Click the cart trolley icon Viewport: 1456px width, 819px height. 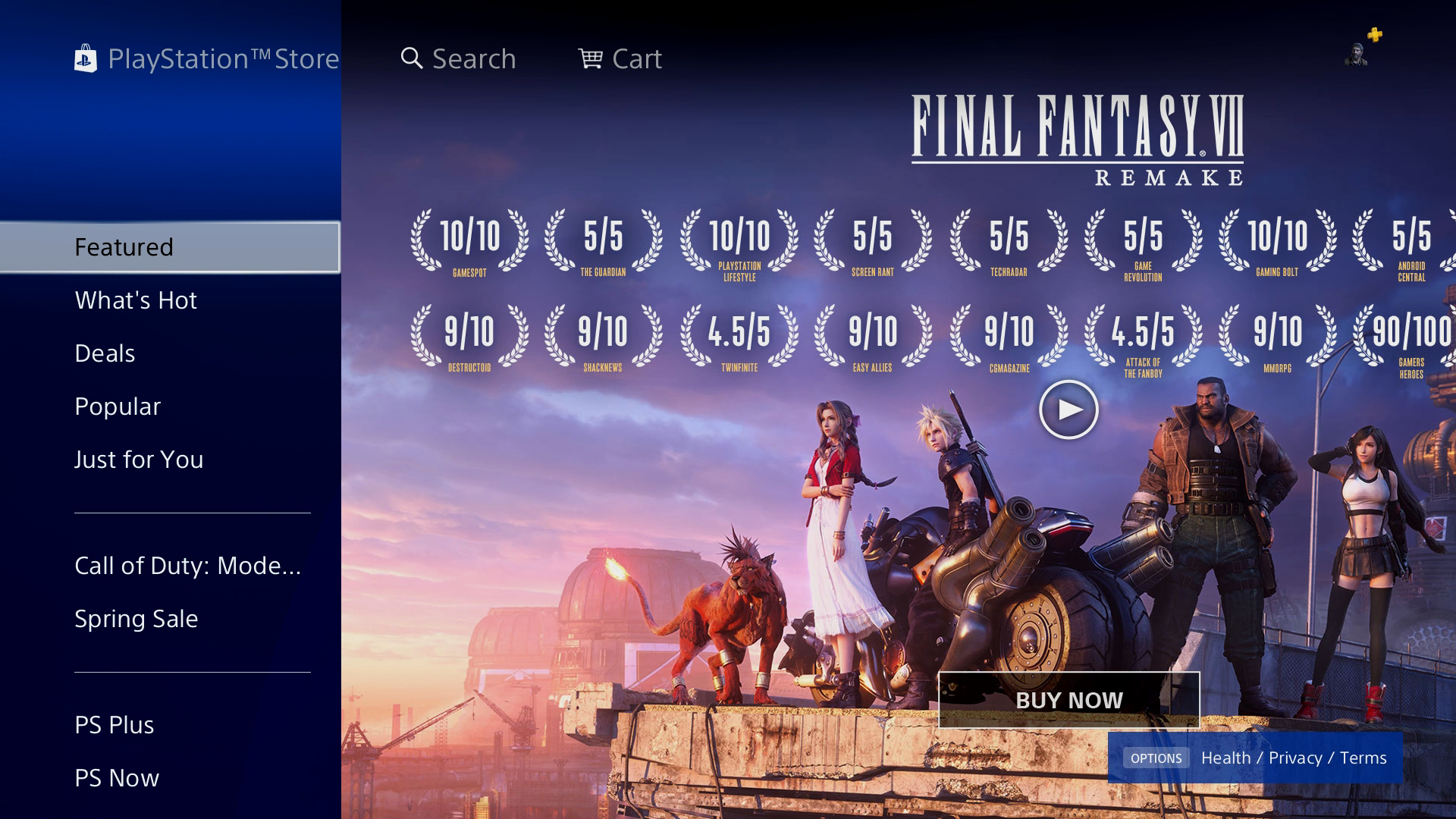(592, 58)
